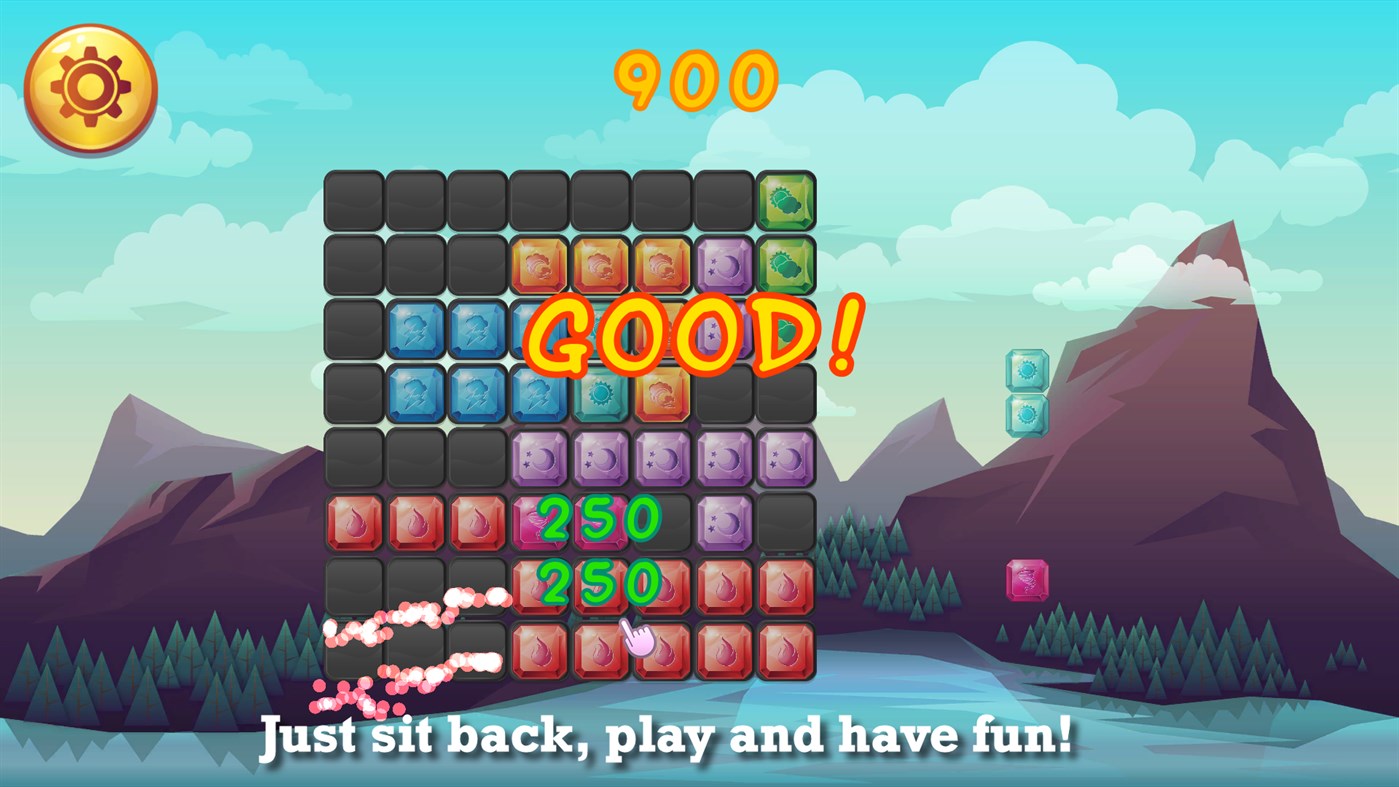Click the second green beetle gem below it
1399x787 pixels.
(785, 265)
